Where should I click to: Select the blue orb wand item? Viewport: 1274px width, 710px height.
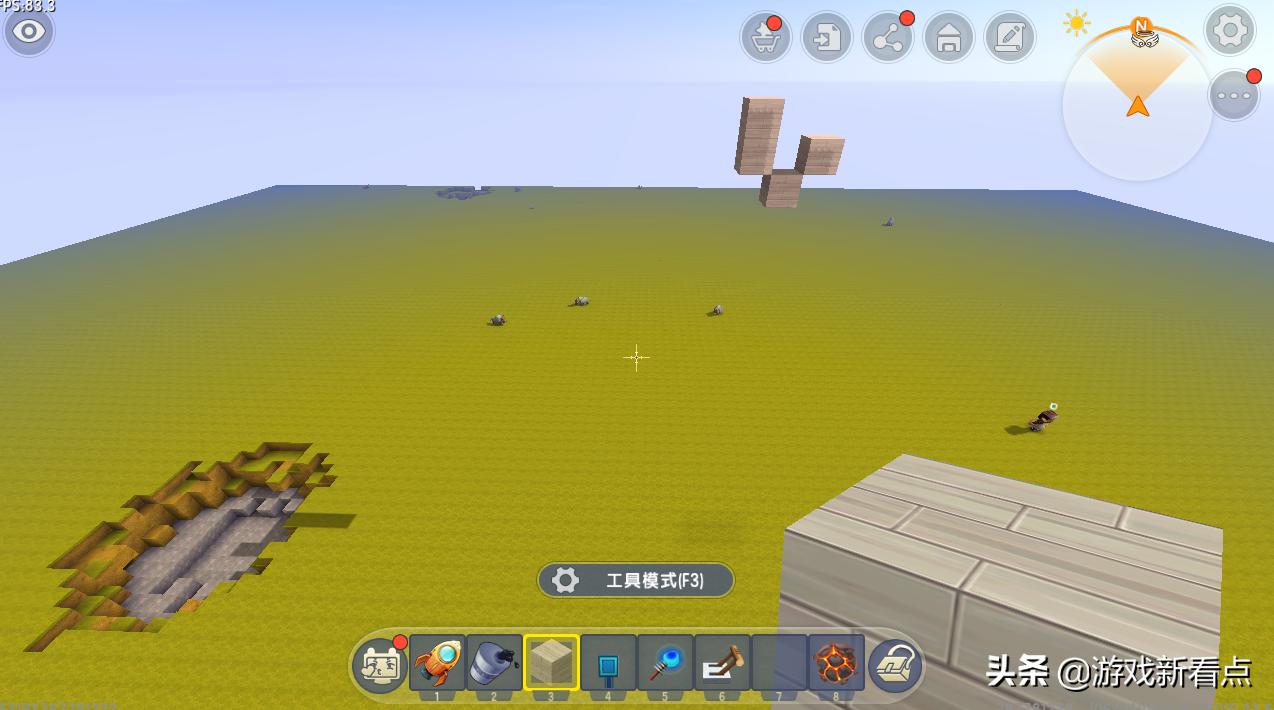(665, 662)
